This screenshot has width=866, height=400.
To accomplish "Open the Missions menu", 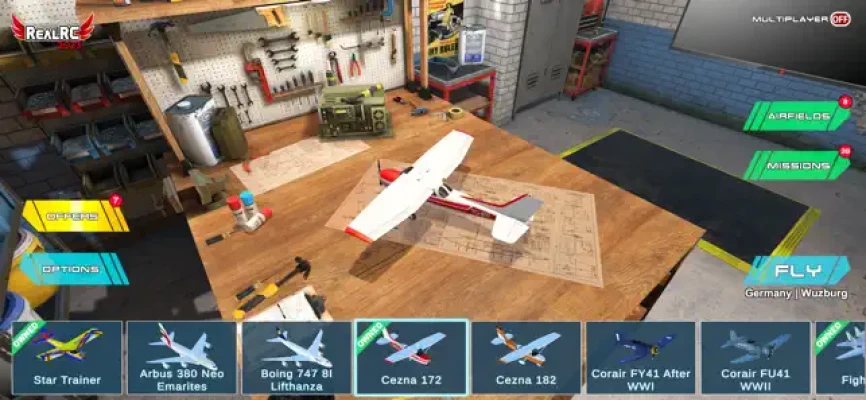I will [x=798, y=166].
